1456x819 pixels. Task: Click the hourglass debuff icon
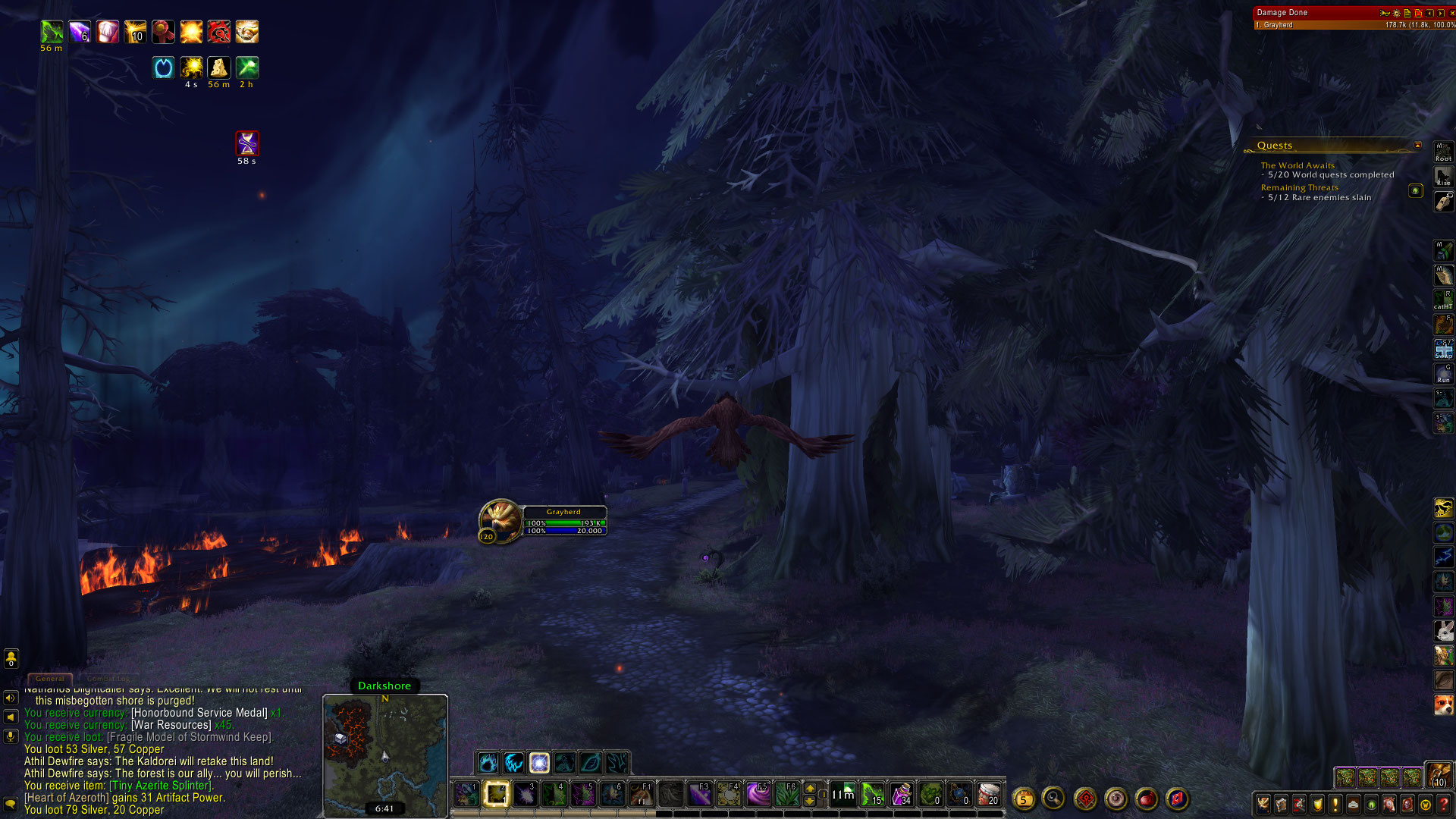click(247, 143)
